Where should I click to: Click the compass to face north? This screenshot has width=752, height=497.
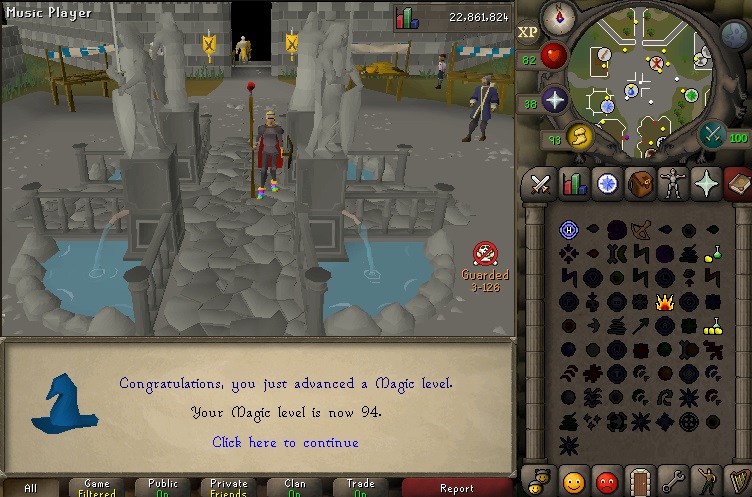click(x=558, y=18)
